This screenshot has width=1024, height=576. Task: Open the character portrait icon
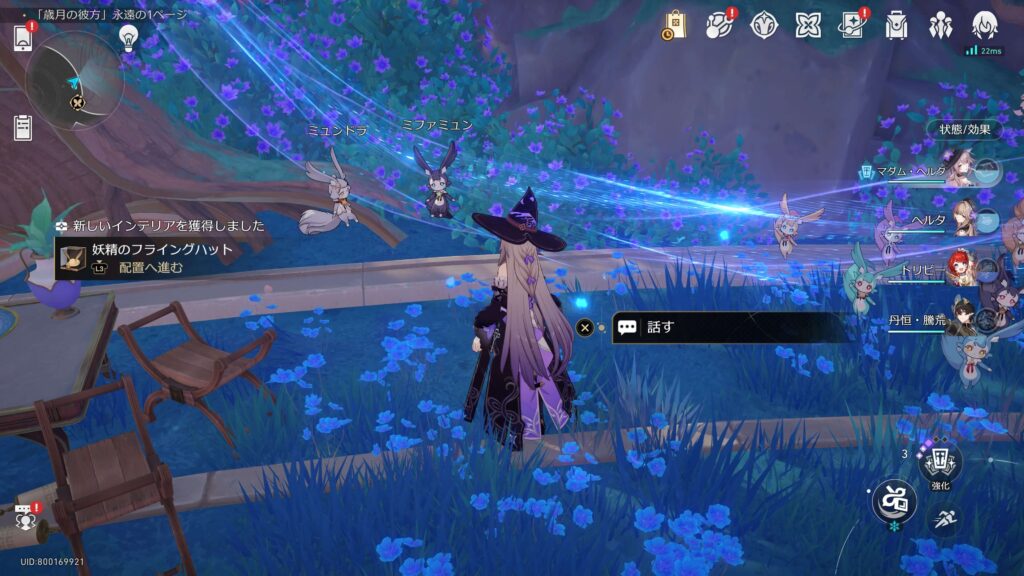pyautogui.click(x=984, y=25)
